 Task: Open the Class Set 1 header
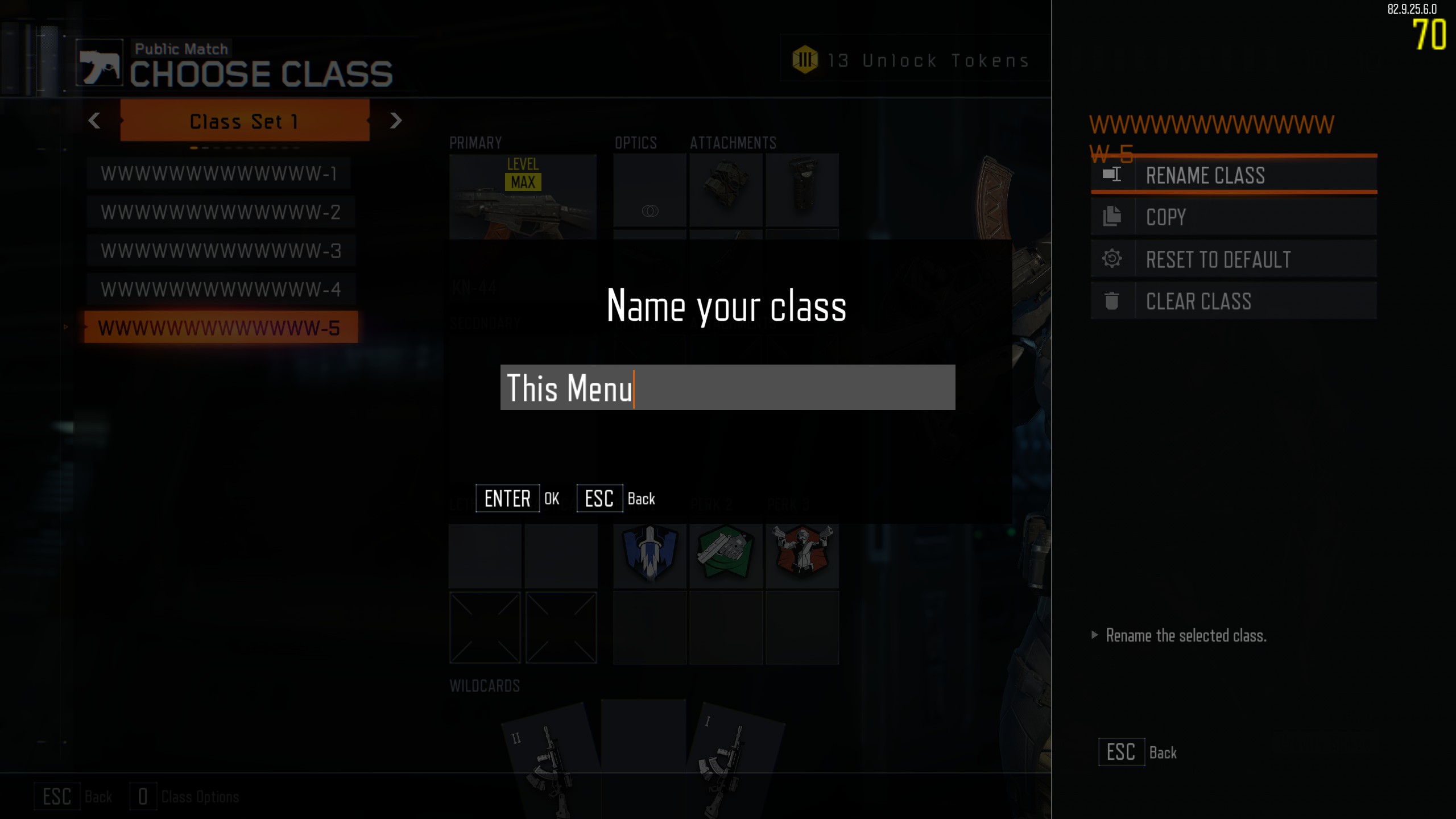(x=245, y=121)
